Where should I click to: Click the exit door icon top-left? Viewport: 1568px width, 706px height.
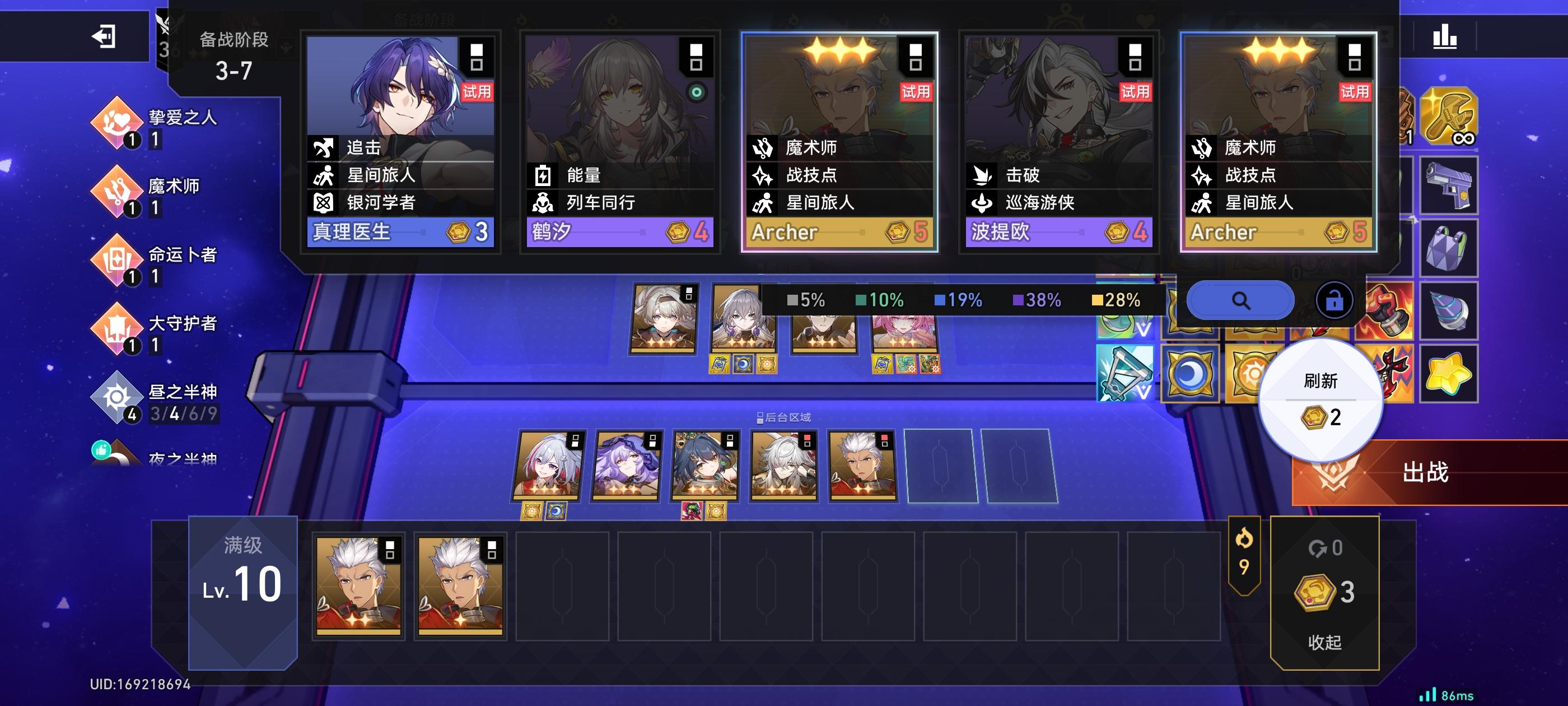point(105,38)
